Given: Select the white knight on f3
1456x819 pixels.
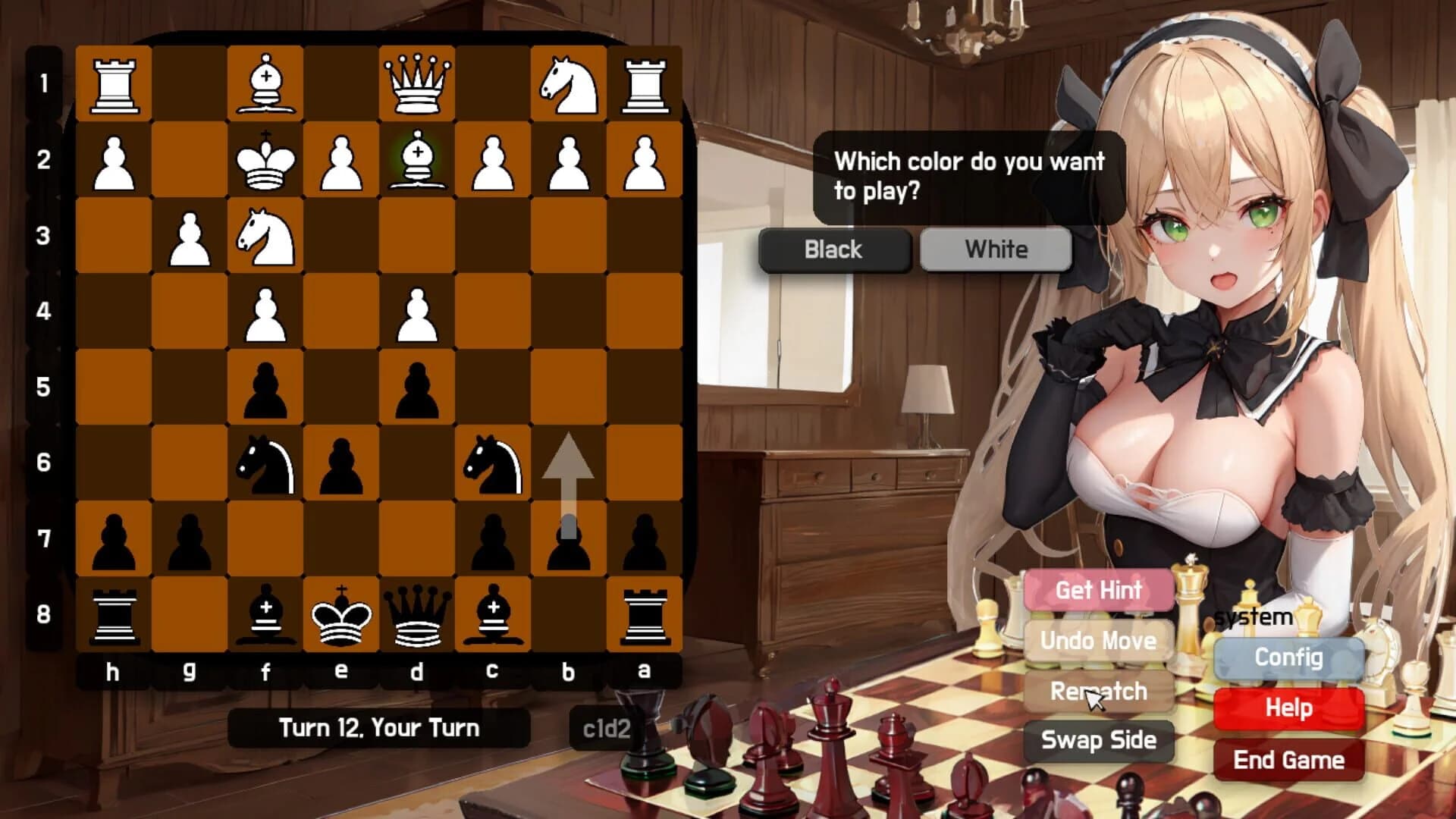Looking at the screenshot, I should (265, 237).
